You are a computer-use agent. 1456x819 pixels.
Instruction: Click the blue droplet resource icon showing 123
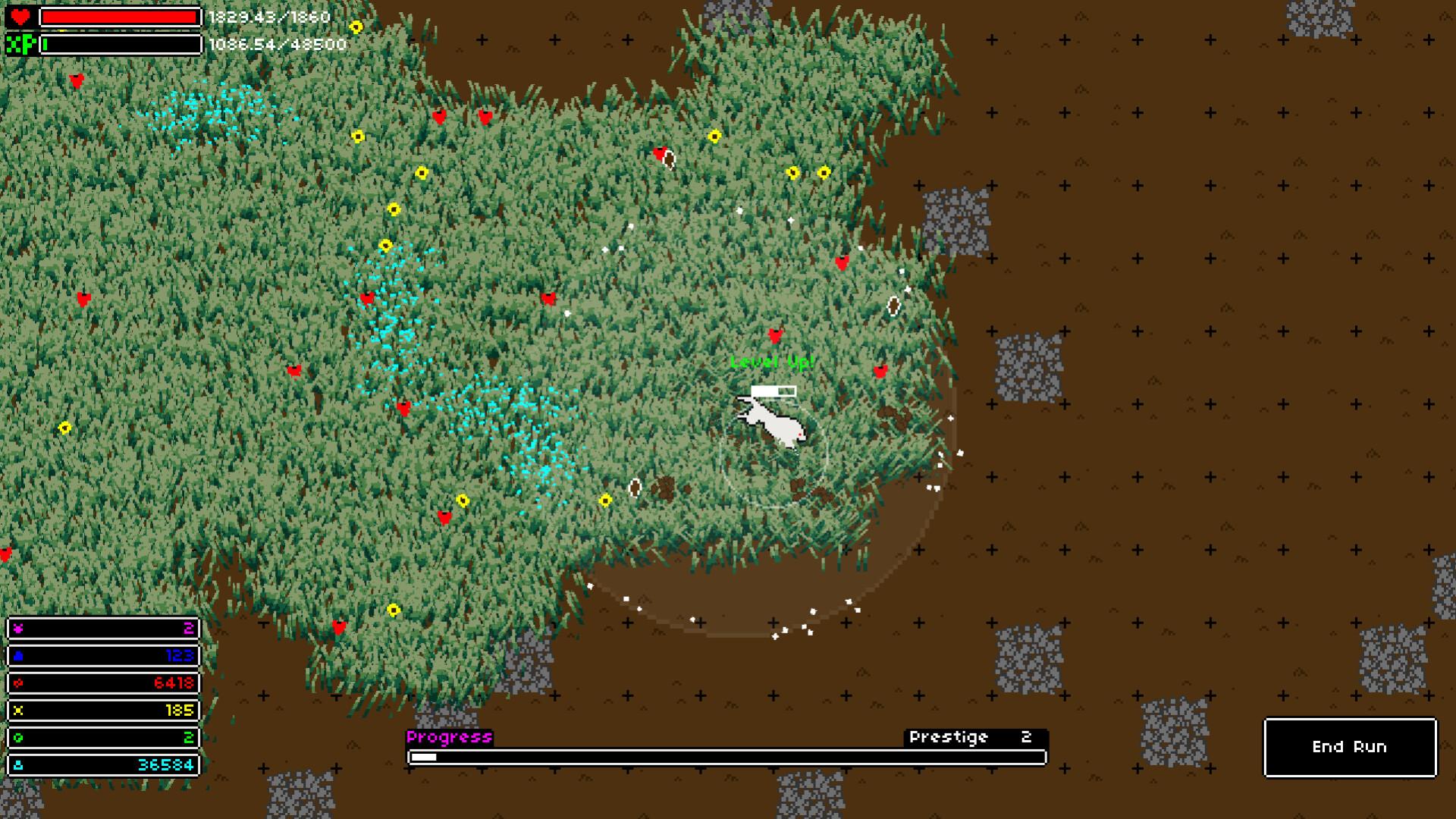17,656
